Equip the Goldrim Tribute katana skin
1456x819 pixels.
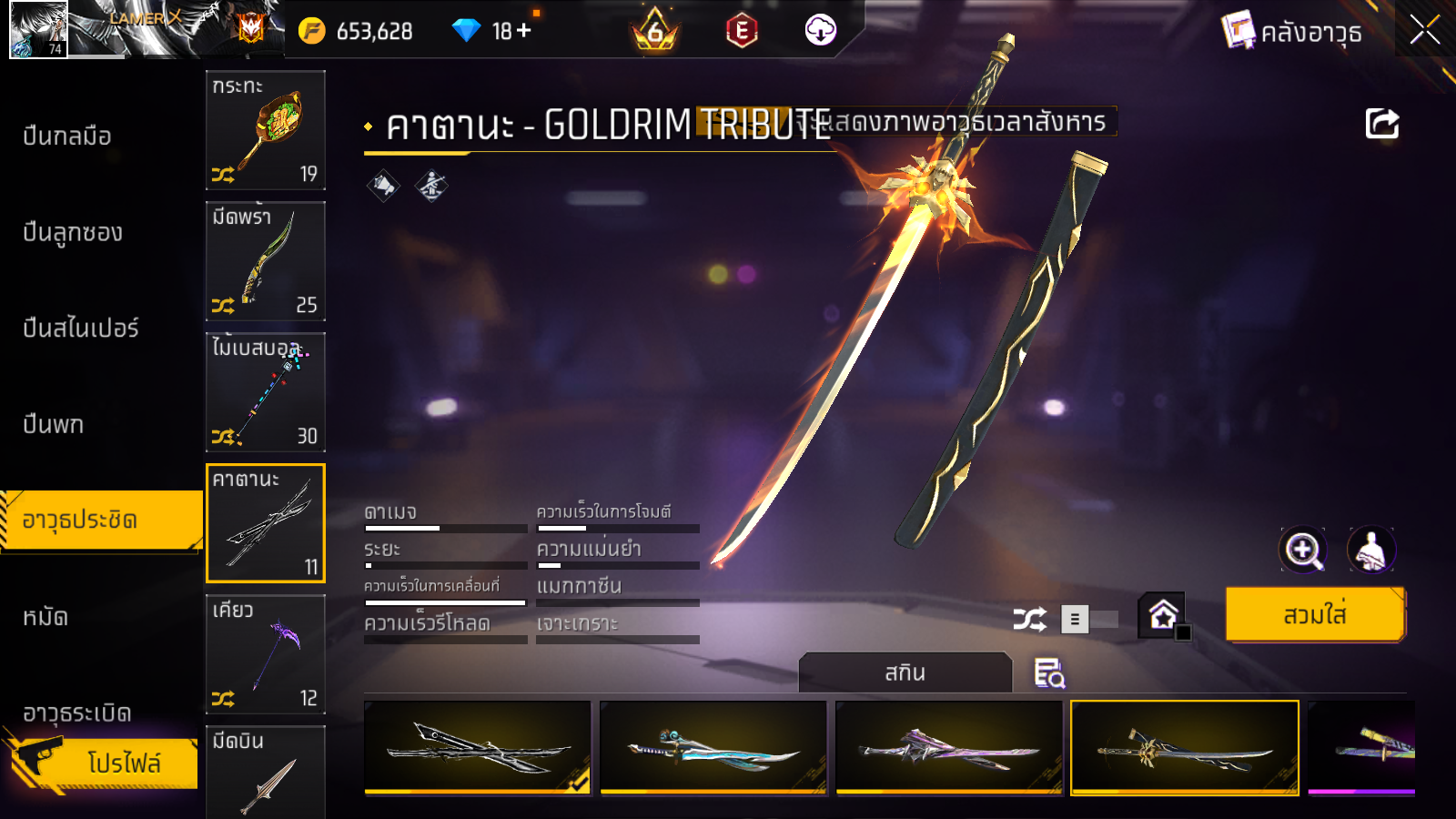click(1314, 615)
